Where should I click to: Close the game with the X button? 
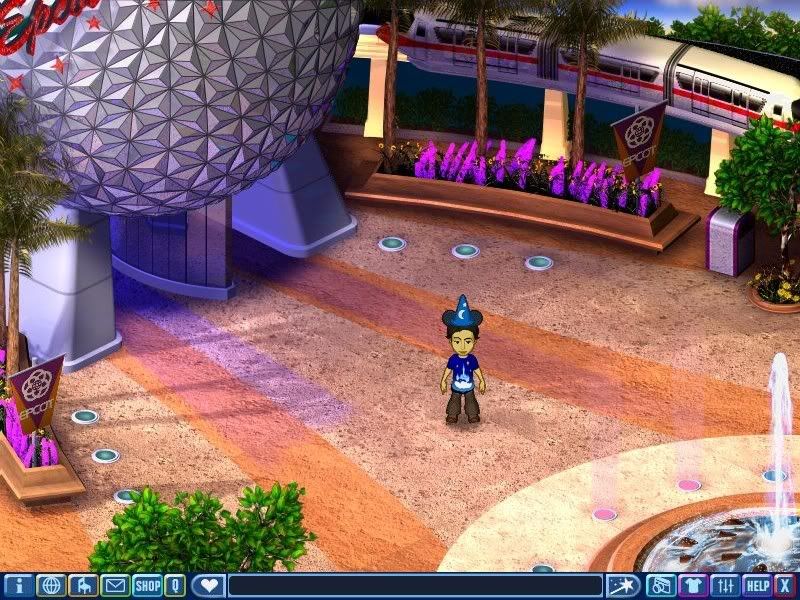(x=785, y=586)
